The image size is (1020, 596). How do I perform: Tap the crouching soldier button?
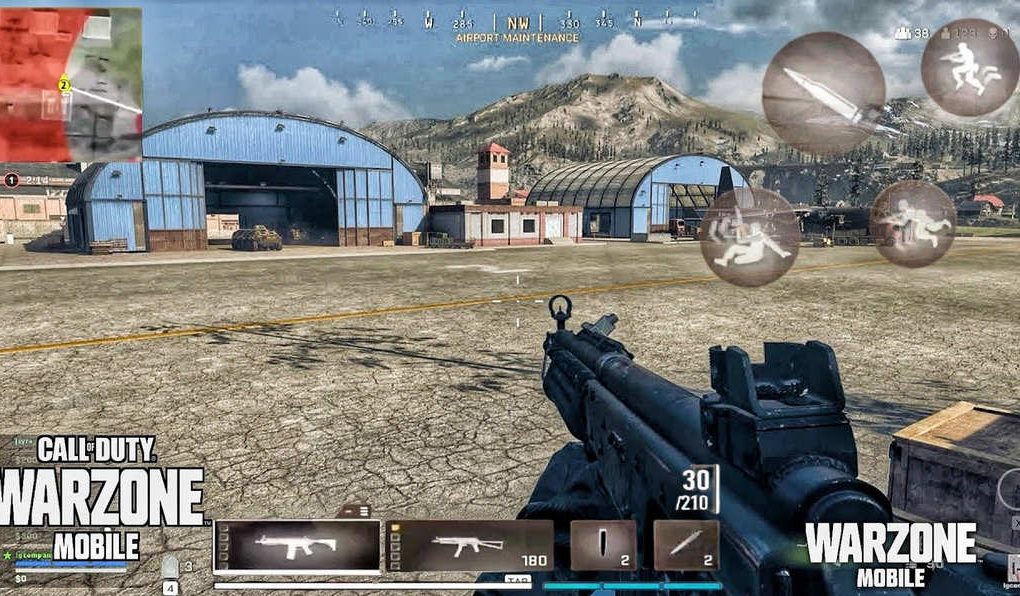pos(912,224)
